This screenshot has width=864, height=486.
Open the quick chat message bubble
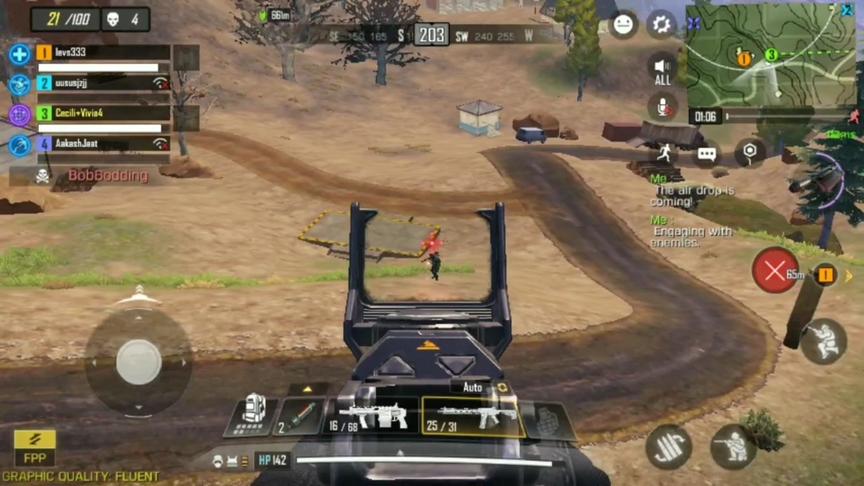tap(707, 154)
